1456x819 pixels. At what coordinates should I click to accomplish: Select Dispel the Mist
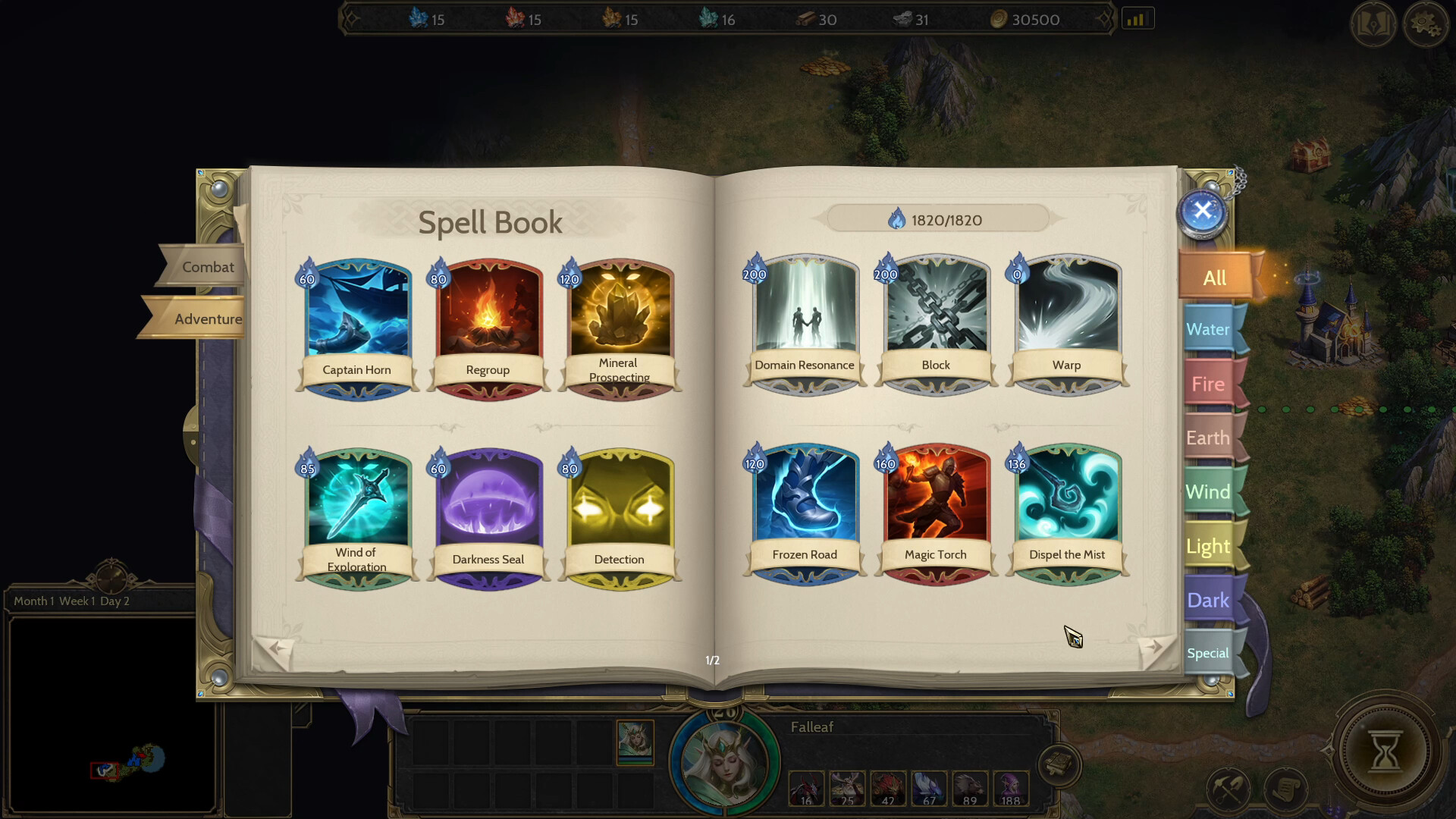pyautogui.click(x=1066, y=508)
